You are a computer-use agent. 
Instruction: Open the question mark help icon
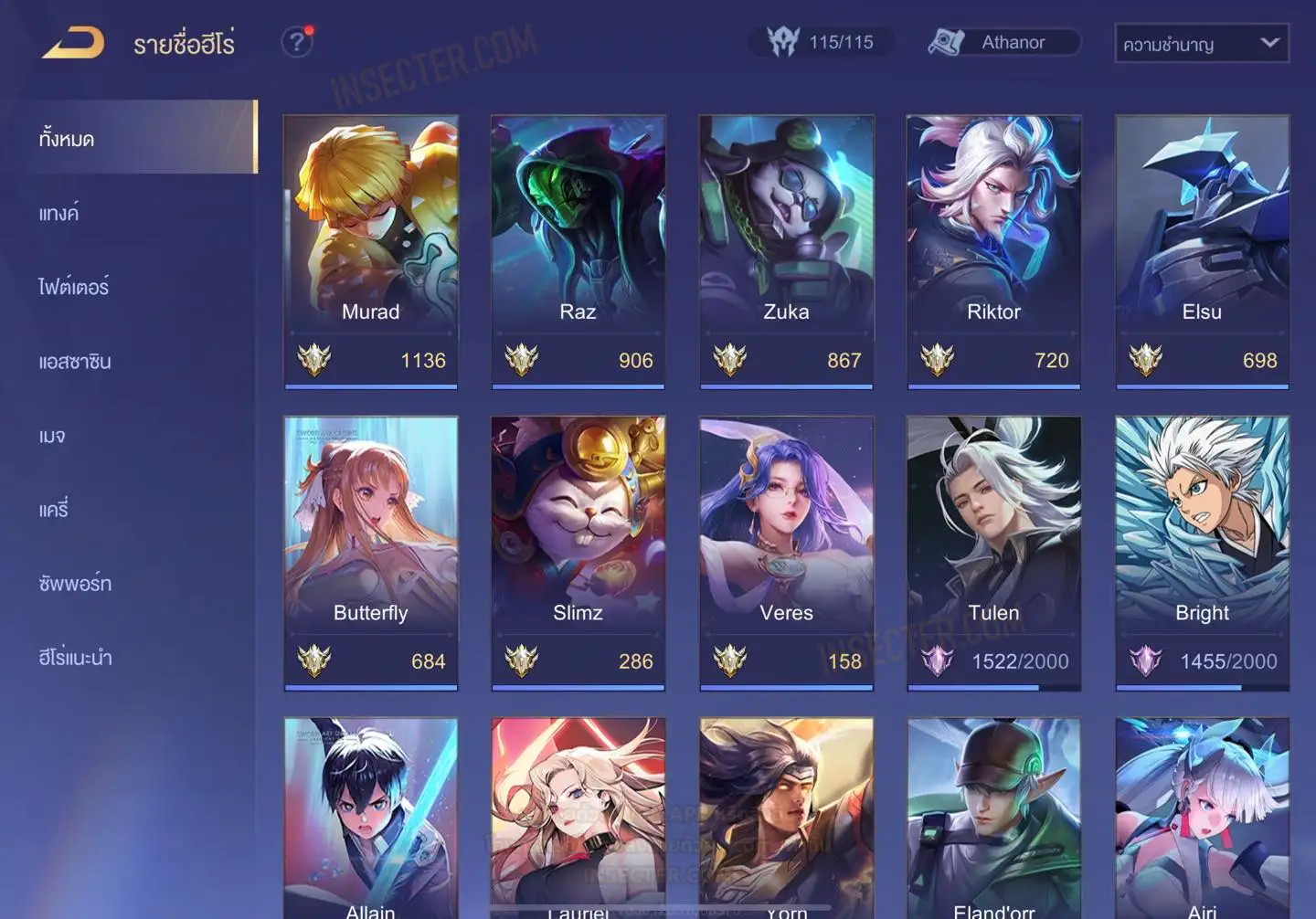(297, 42)
